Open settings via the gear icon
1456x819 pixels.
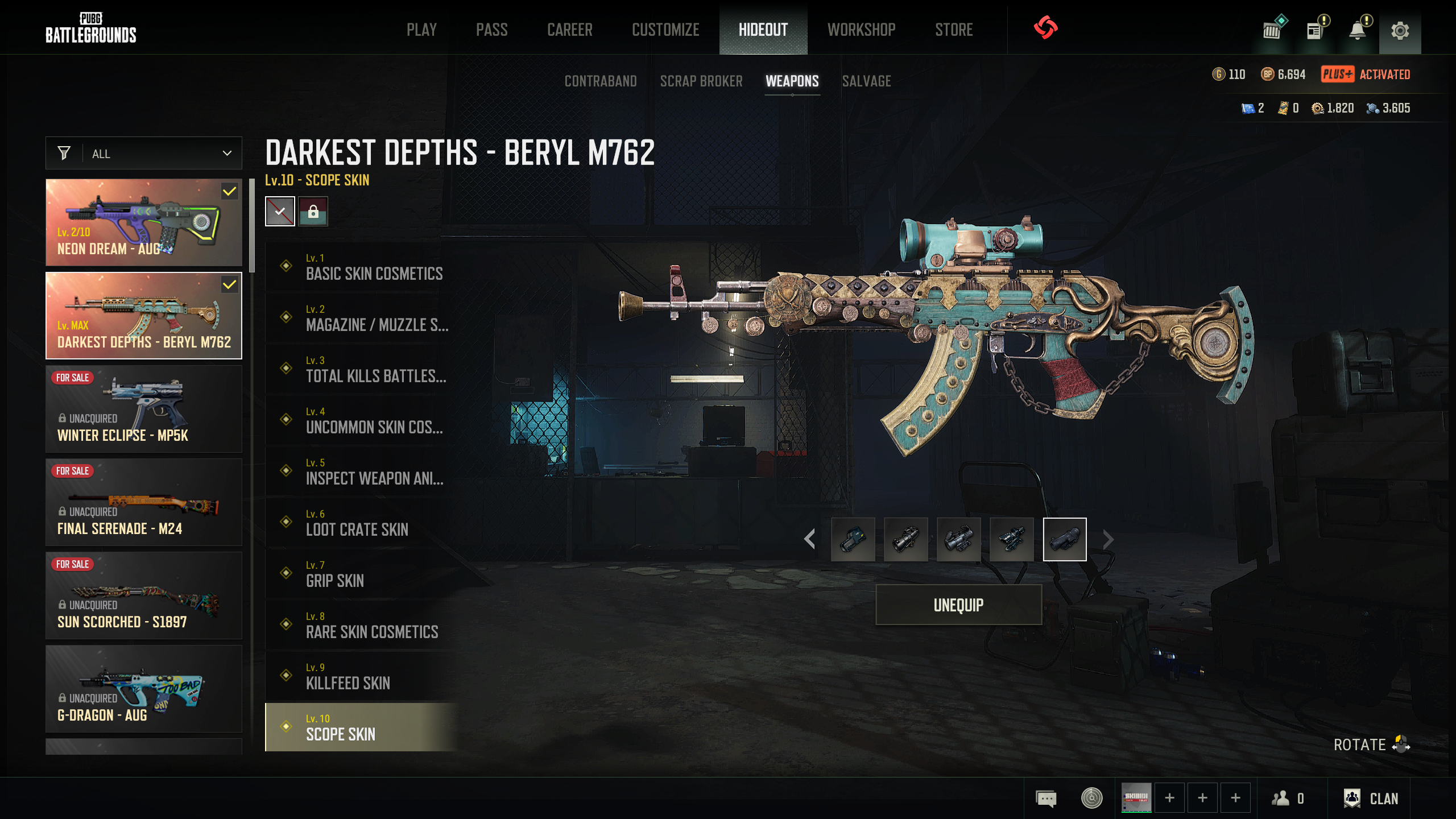point(1400,30)
